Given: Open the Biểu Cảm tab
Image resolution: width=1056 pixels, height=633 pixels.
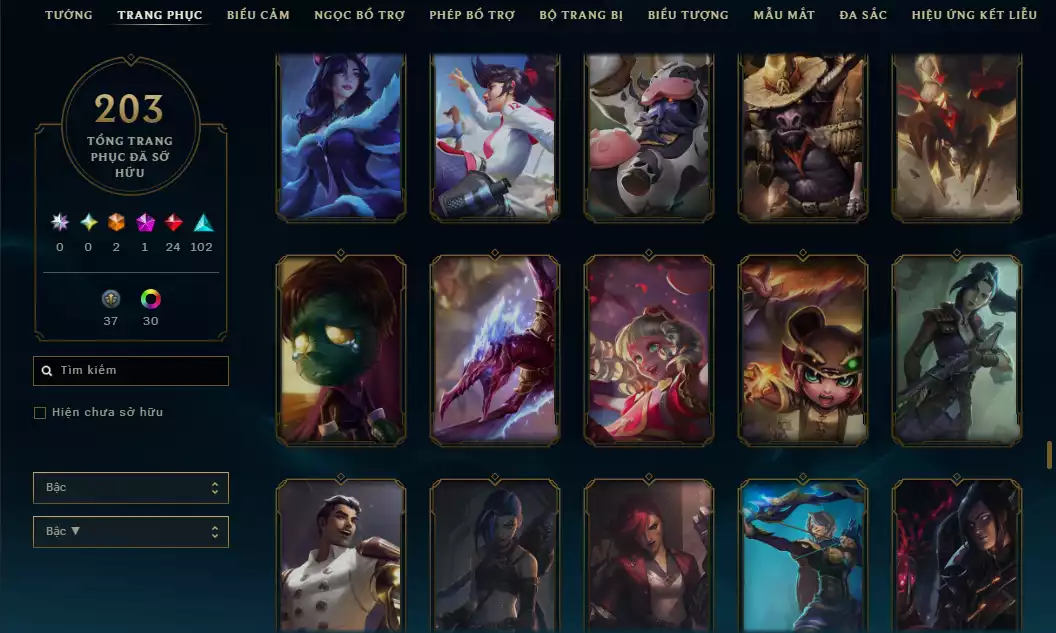Looking at the screenshot, I should (x=258, y=15).
